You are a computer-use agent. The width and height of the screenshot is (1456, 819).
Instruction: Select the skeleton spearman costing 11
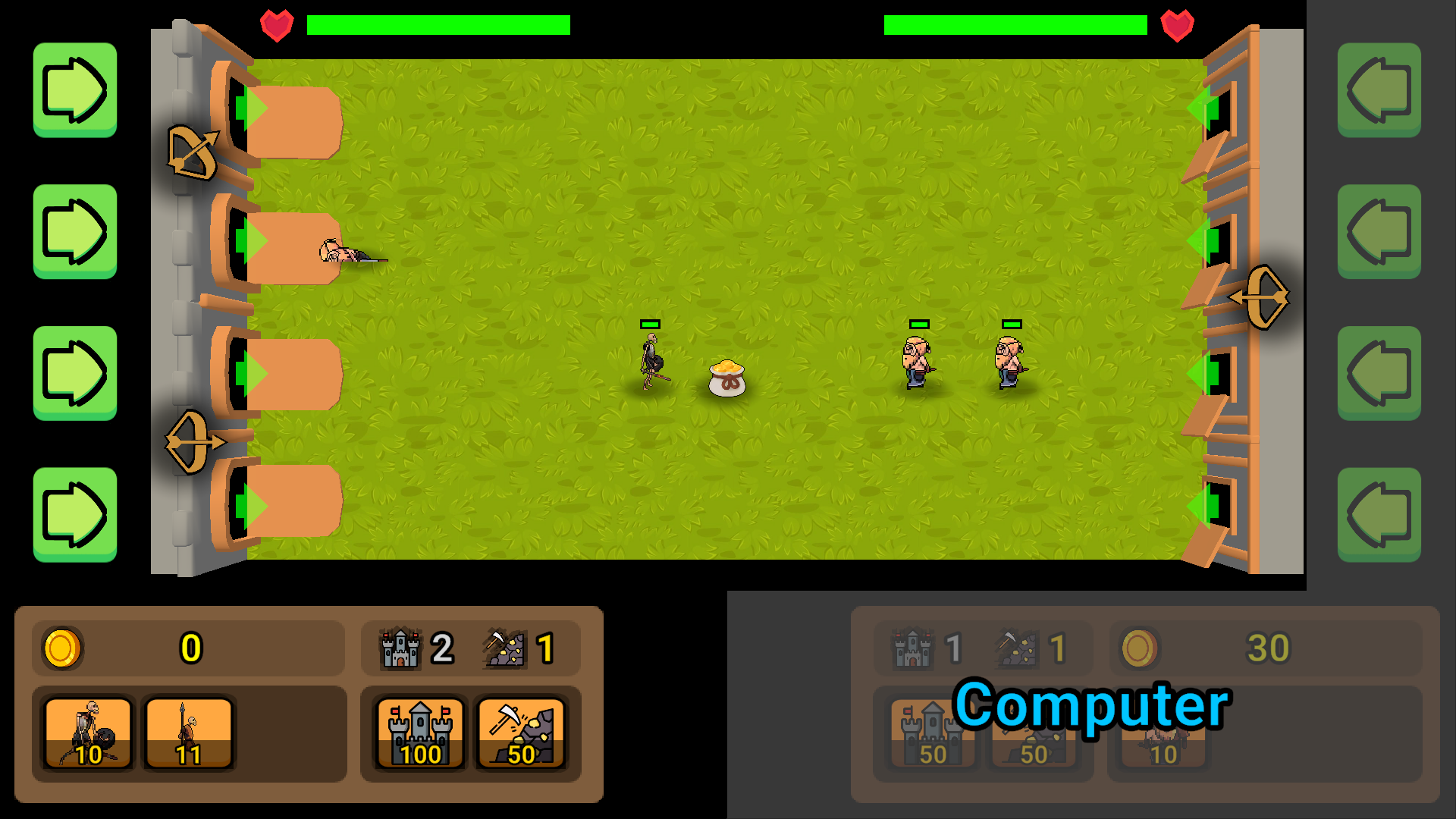point(188,732)
